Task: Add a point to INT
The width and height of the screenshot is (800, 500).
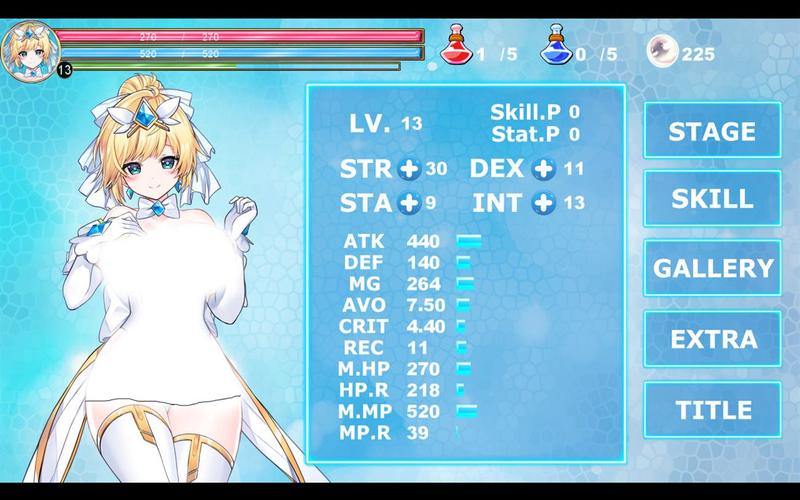Action: tap(543, 203)
